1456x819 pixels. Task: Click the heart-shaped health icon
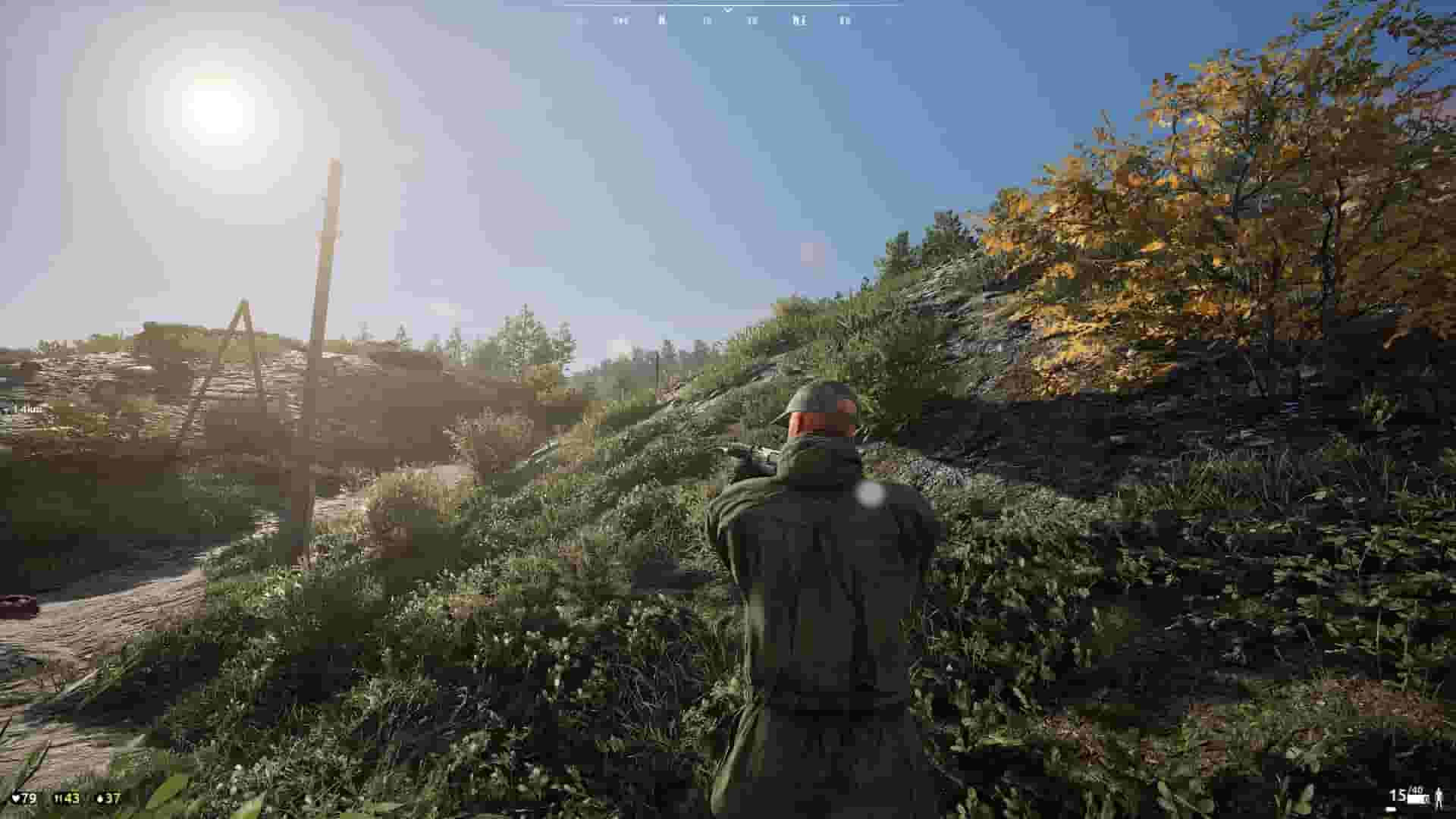point(16,799)
